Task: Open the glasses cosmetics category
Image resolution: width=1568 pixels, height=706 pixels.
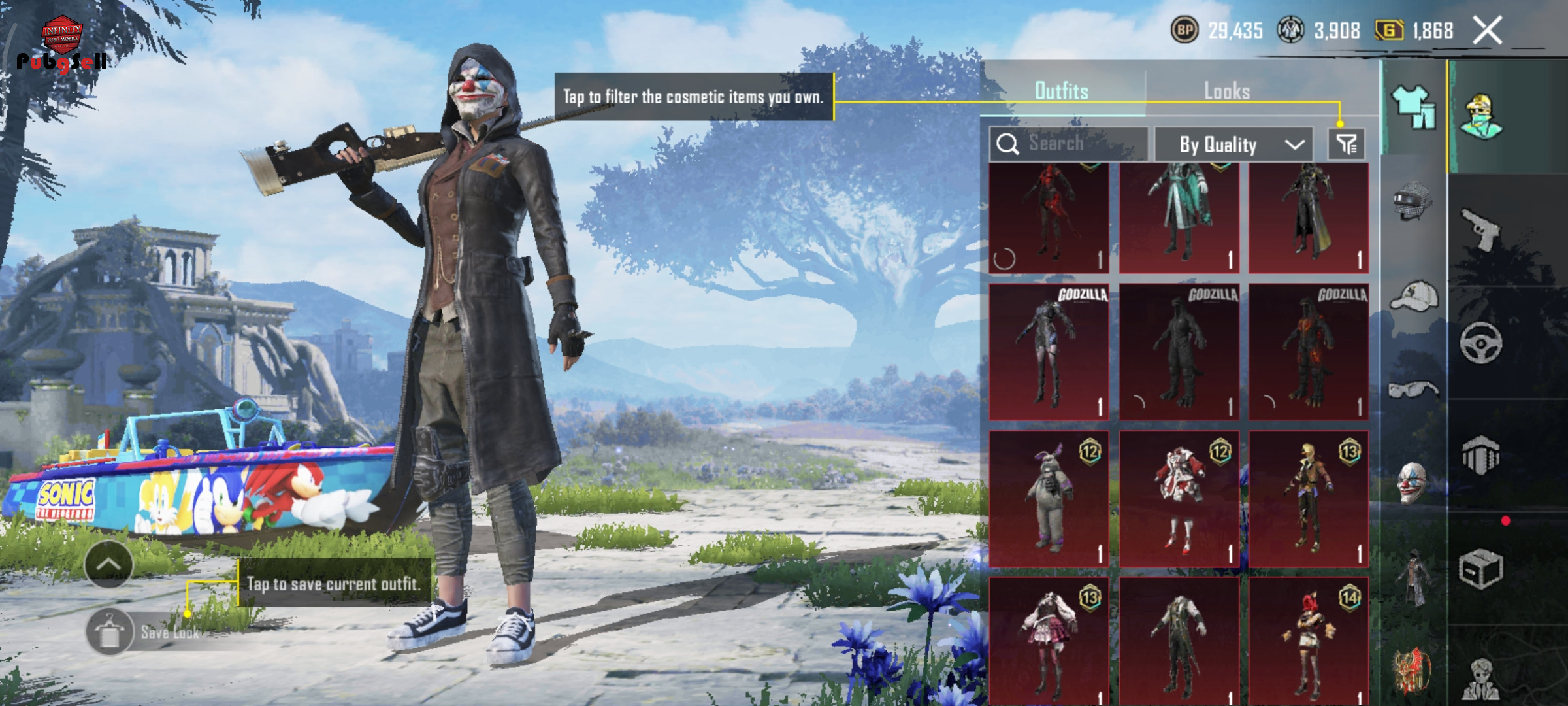Action: coord(1413,390)
